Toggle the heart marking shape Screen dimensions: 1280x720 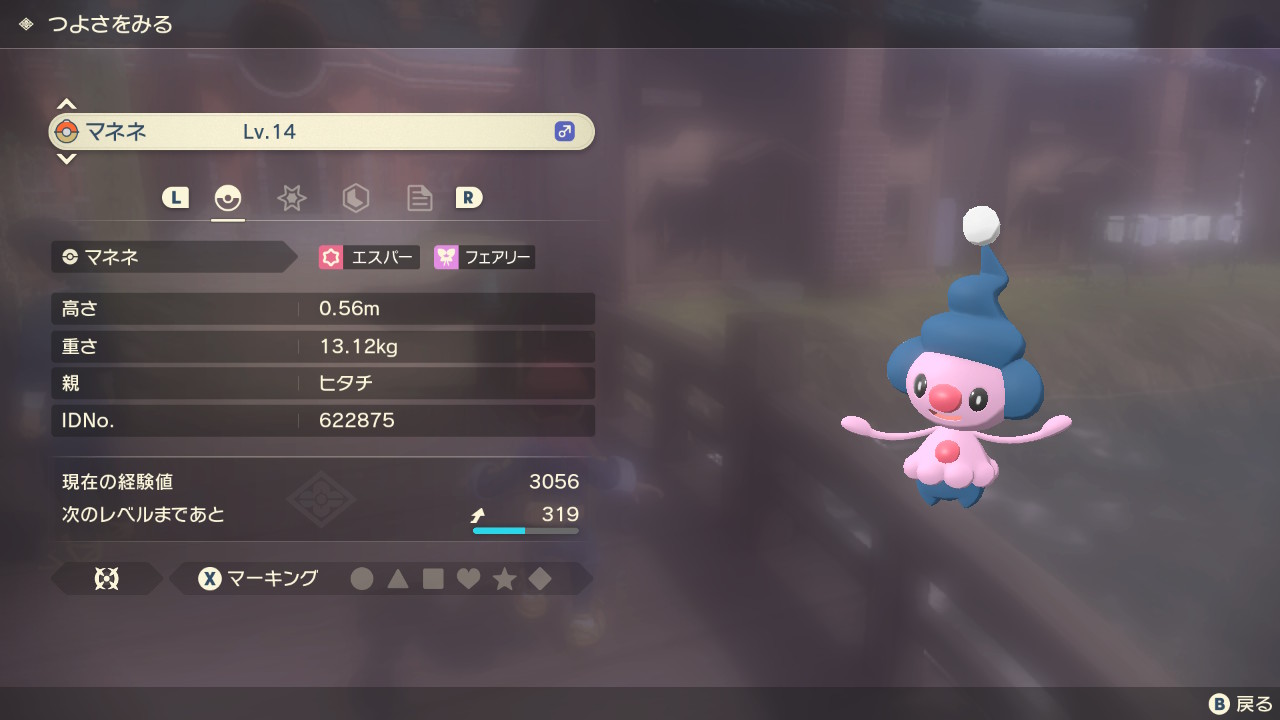(x=468, y=578)
